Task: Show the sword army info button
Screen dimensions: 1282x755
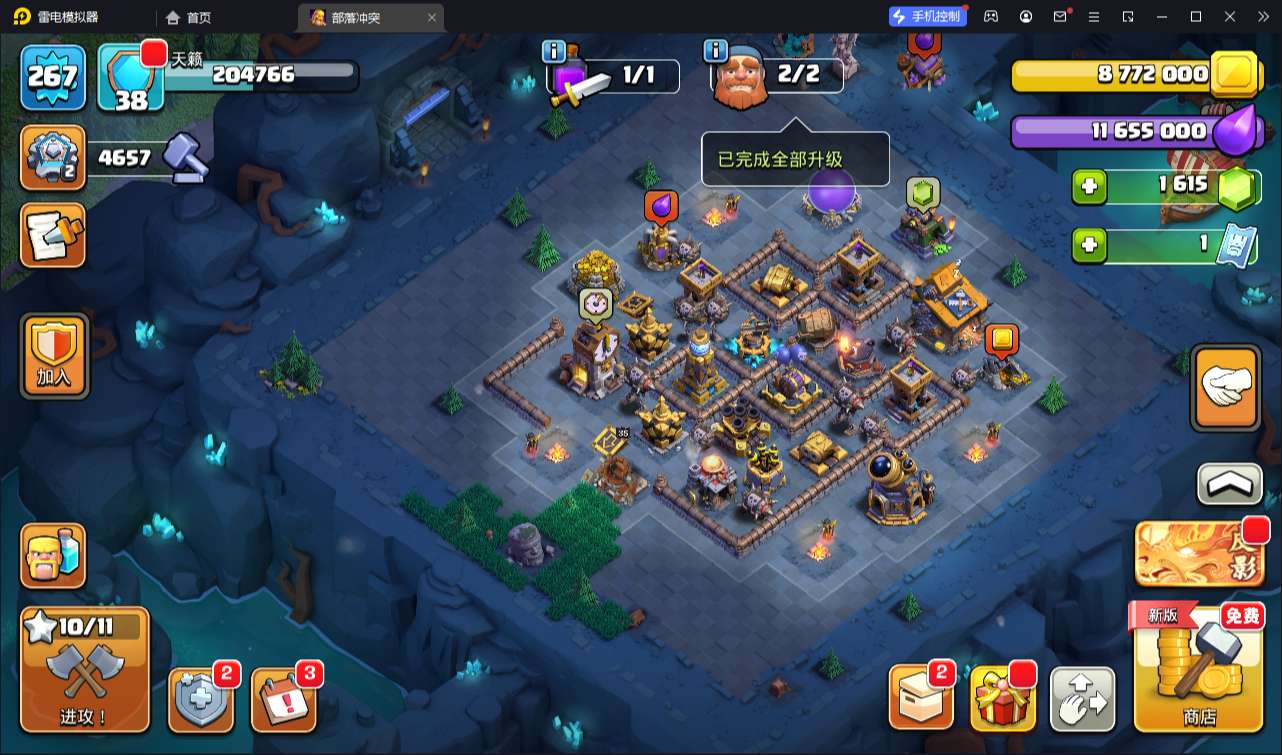Action: (554, 52)
